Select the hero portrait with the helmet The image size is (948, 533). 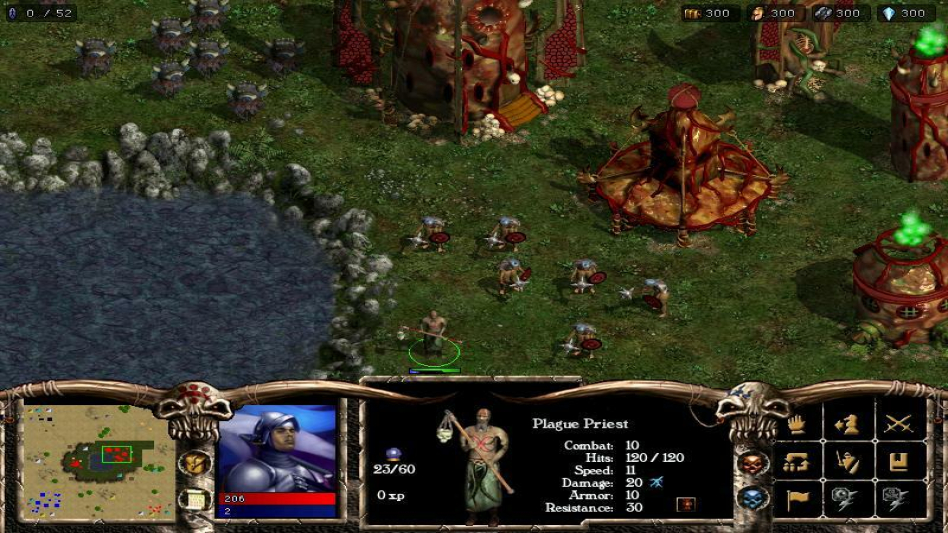point(277,448)
